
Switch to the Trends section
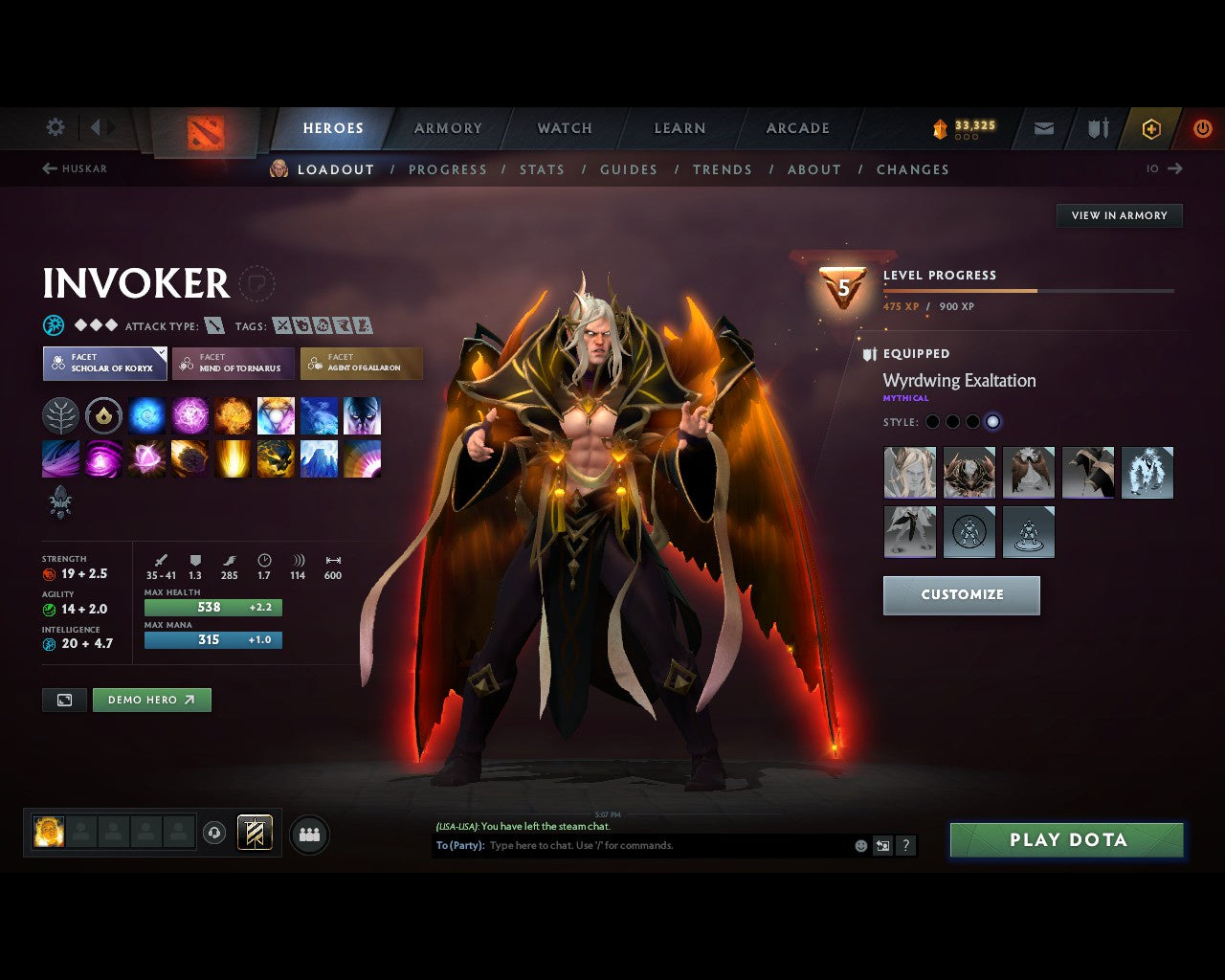tap(722, 169)
